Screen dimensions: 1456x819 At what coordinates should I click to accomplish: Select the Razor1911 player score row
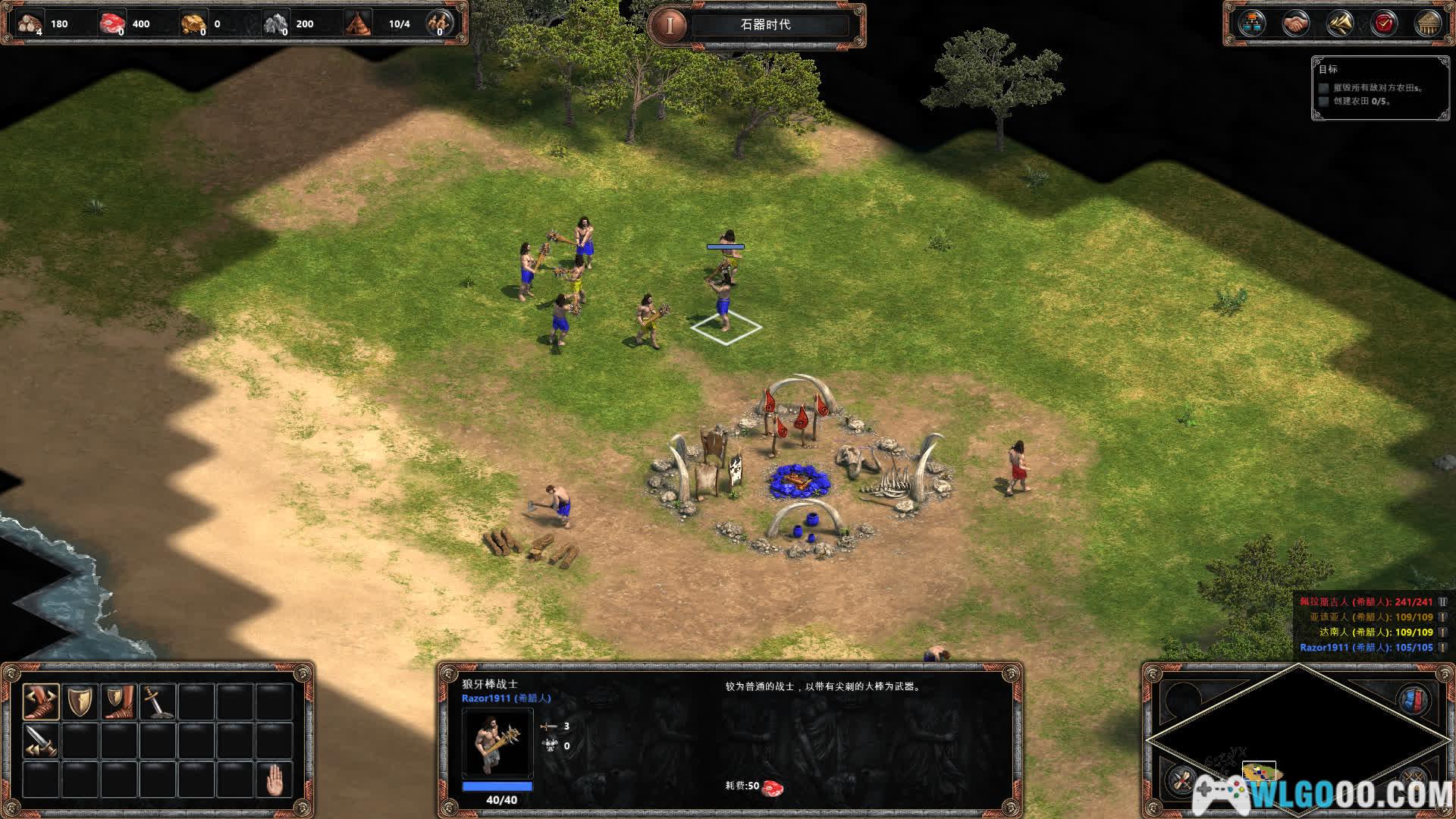(1367, 648)
